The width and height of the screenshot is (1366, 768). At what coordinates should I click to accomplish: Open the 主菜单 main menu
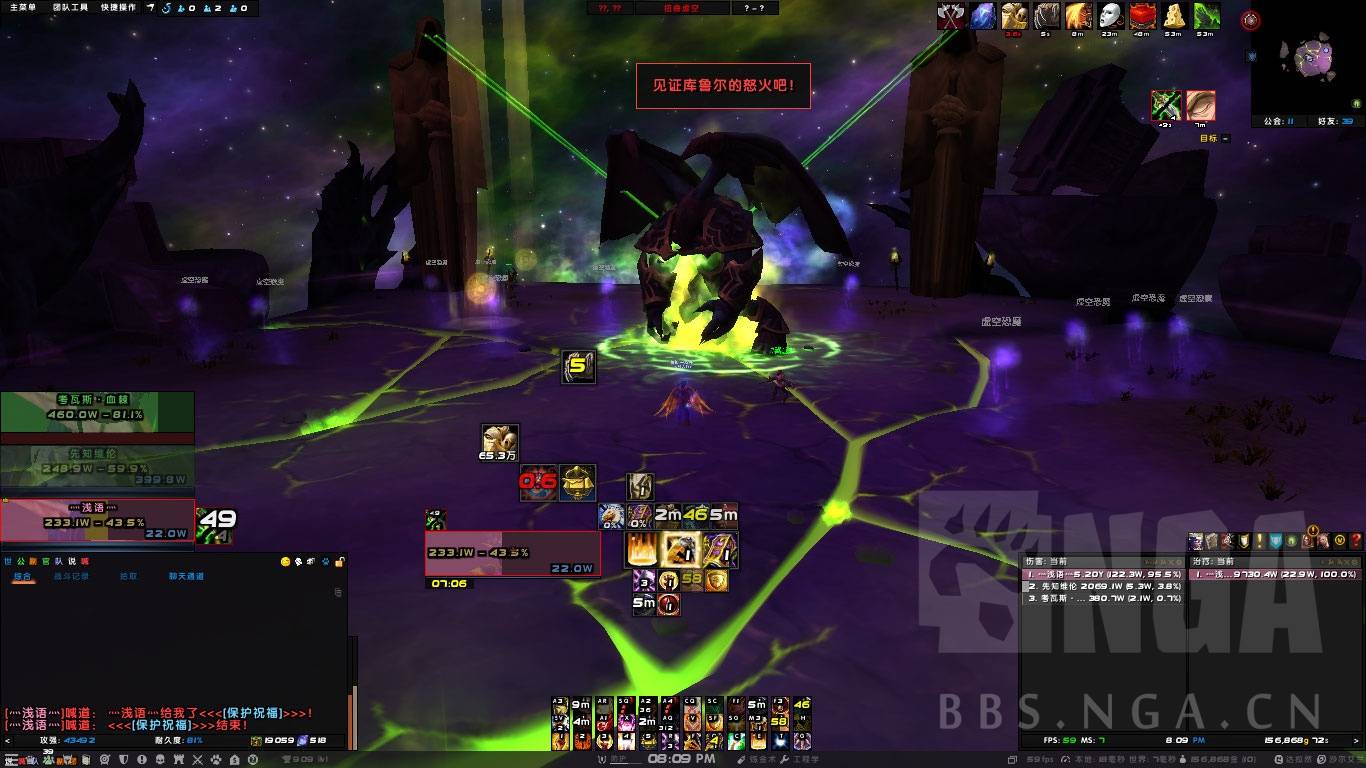pos(20,8)
